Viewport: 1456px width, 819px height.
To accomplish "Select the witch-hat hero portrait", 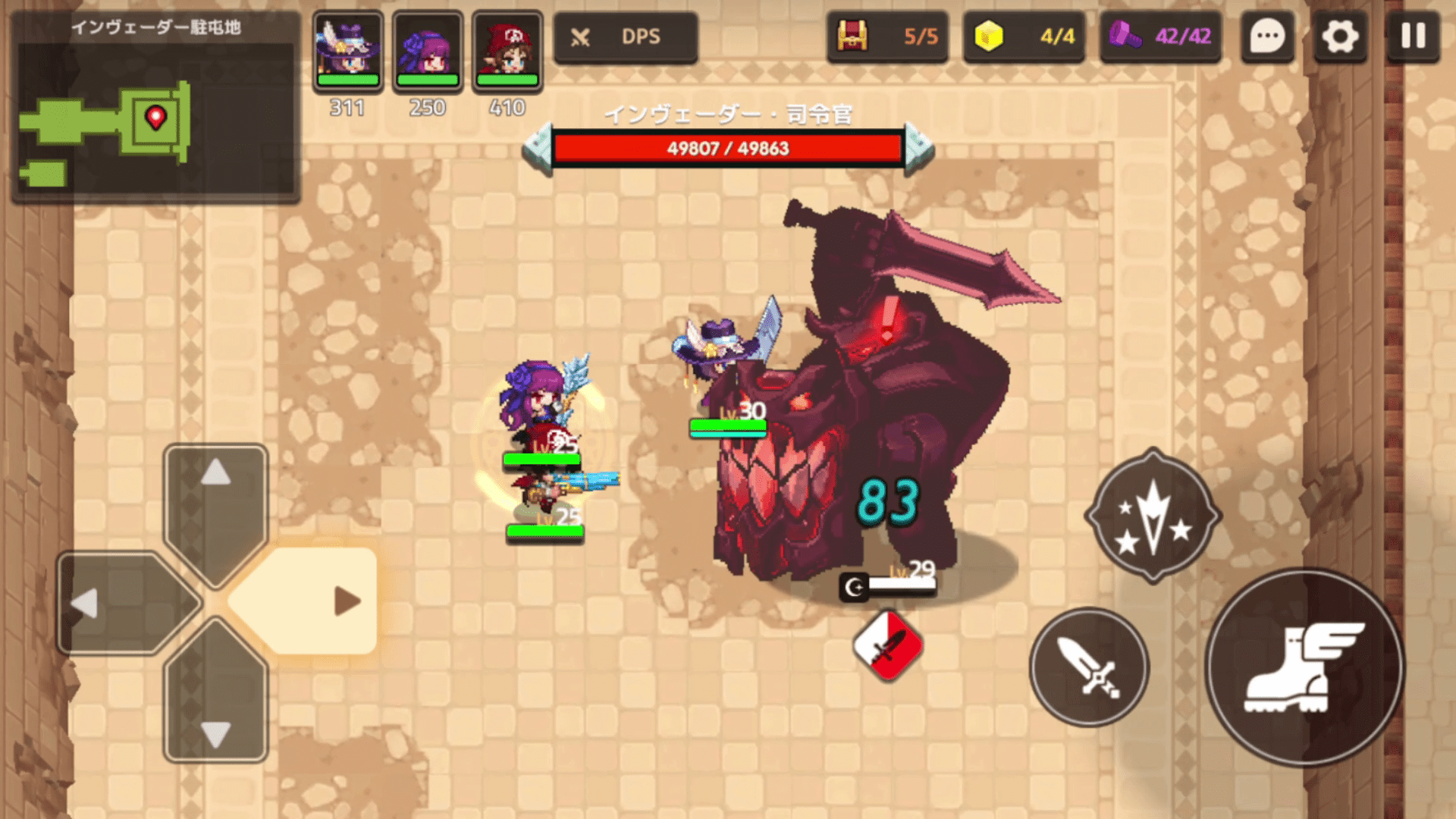I will pos(348,51).
